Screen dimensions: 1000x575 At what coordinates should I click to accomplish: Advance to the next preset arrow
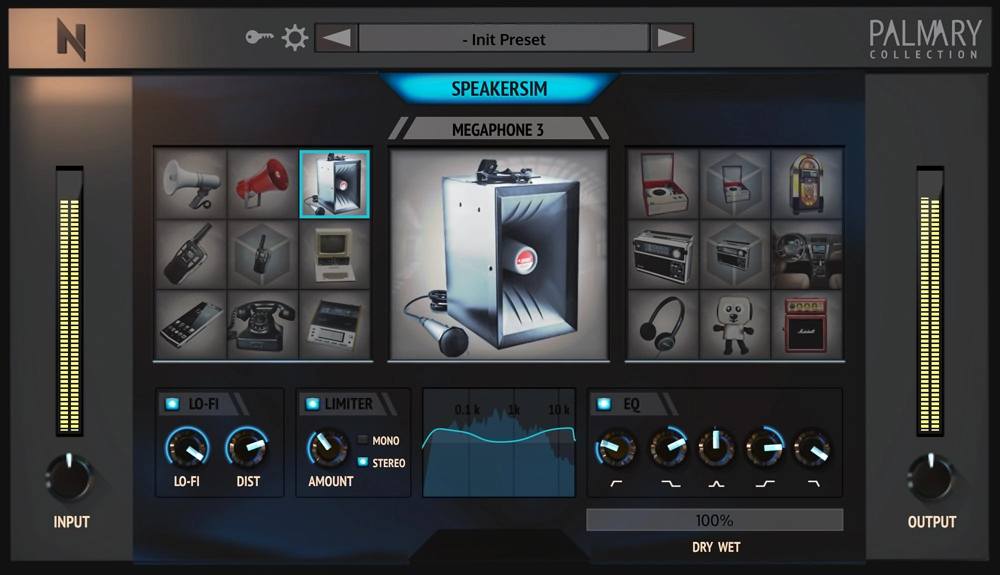(672, 39)
